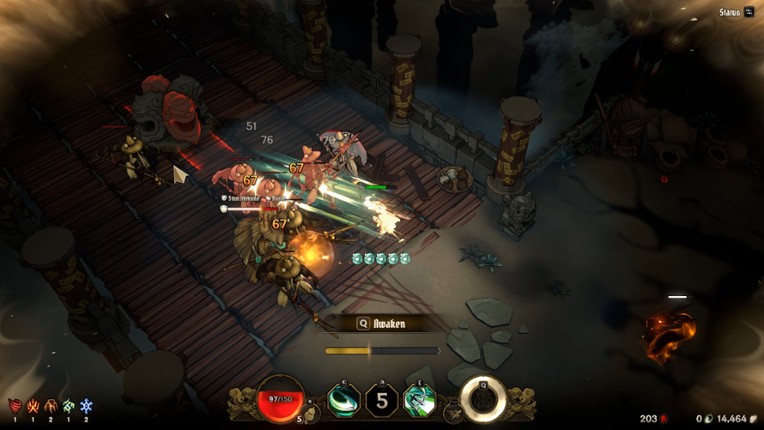The width and height of the screenshot is (764, 430).
Task: Select the red striped heart buff icon
Action: pyautogui.click(x=15, y=406)
